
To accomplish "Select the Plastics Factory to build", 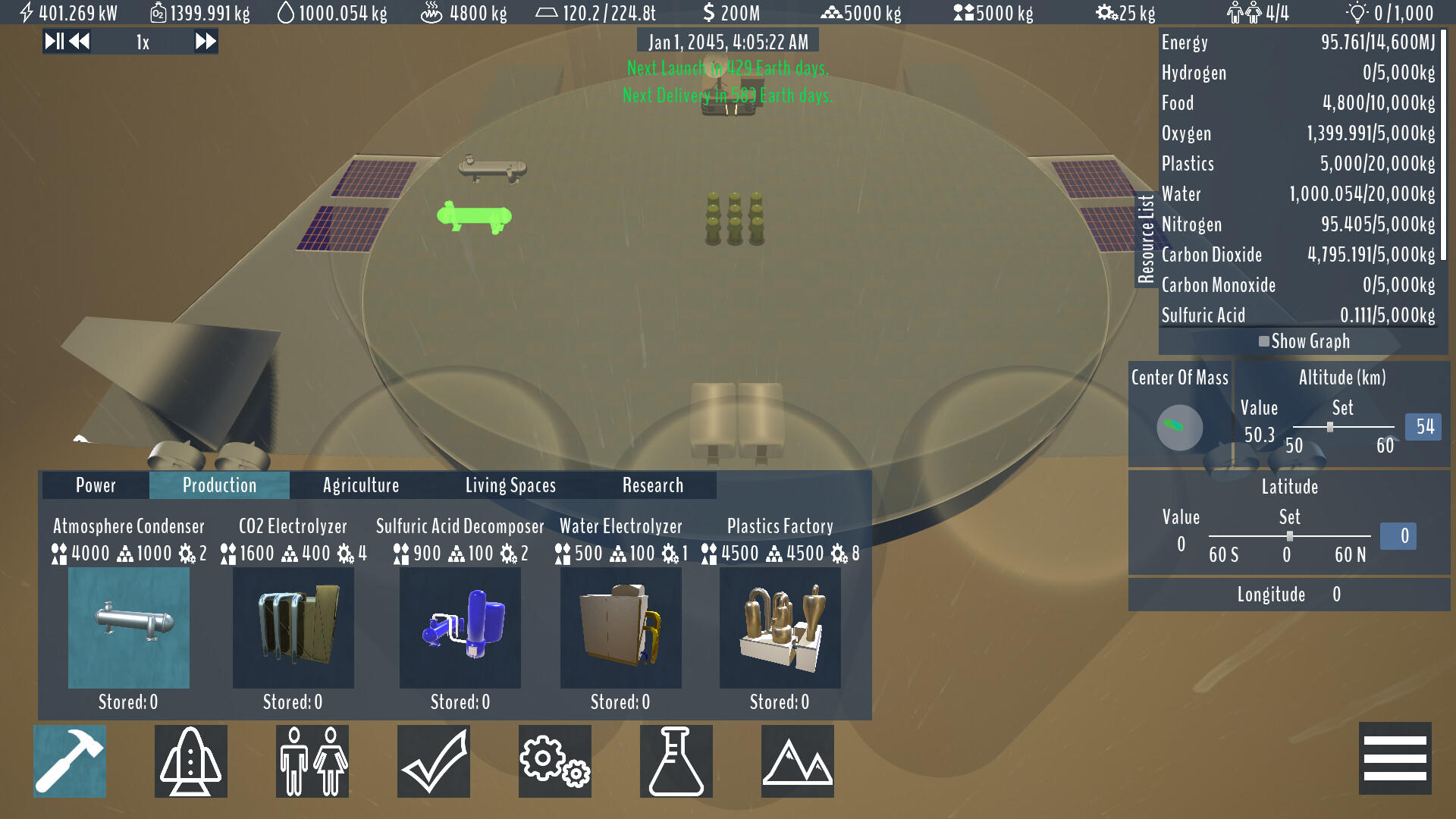I will point(780,627).
